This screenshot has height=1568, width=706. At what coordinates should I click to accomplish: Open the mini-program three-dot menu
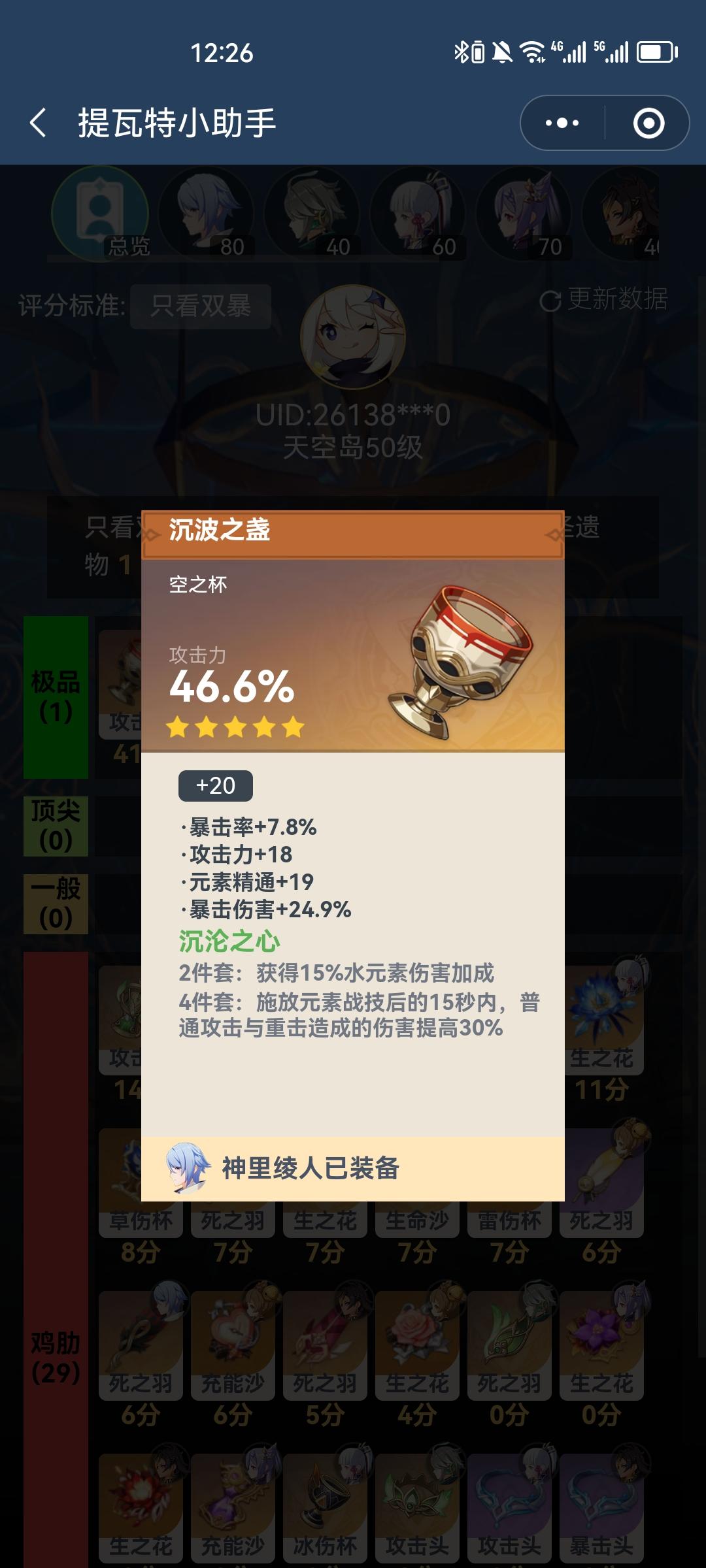click(562, 123)
